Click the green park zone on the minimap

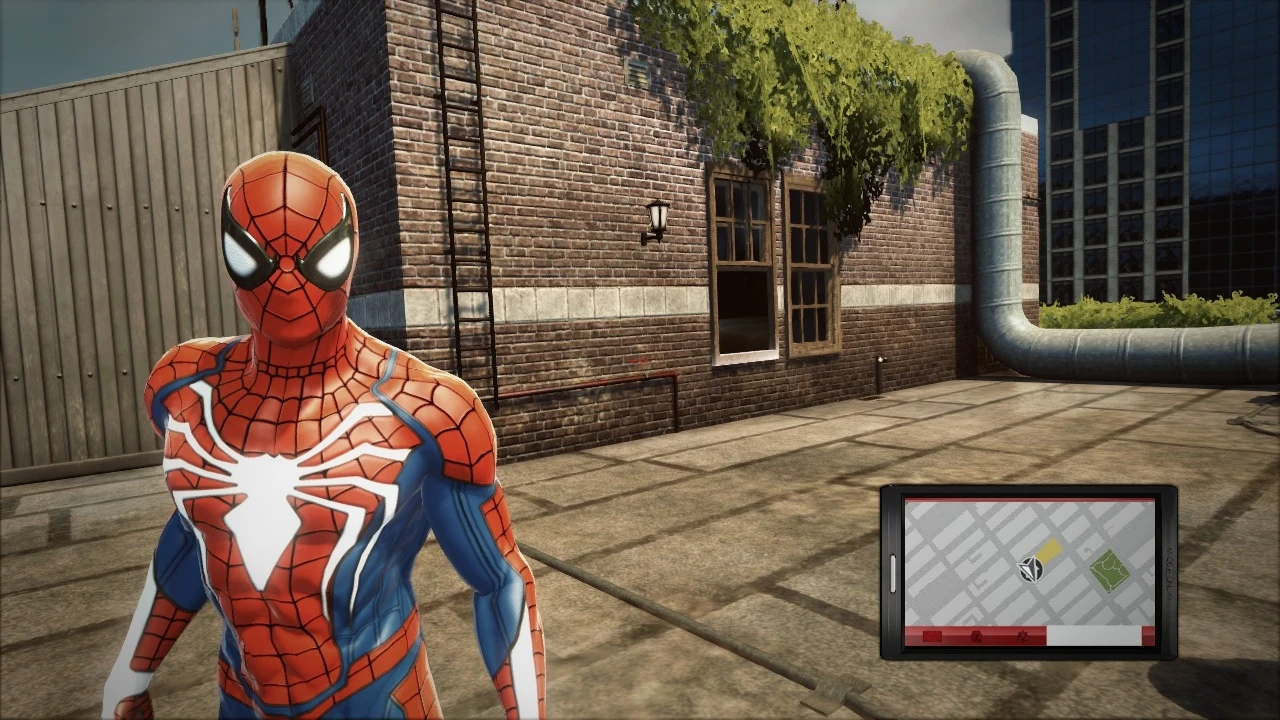(1110, 571)
